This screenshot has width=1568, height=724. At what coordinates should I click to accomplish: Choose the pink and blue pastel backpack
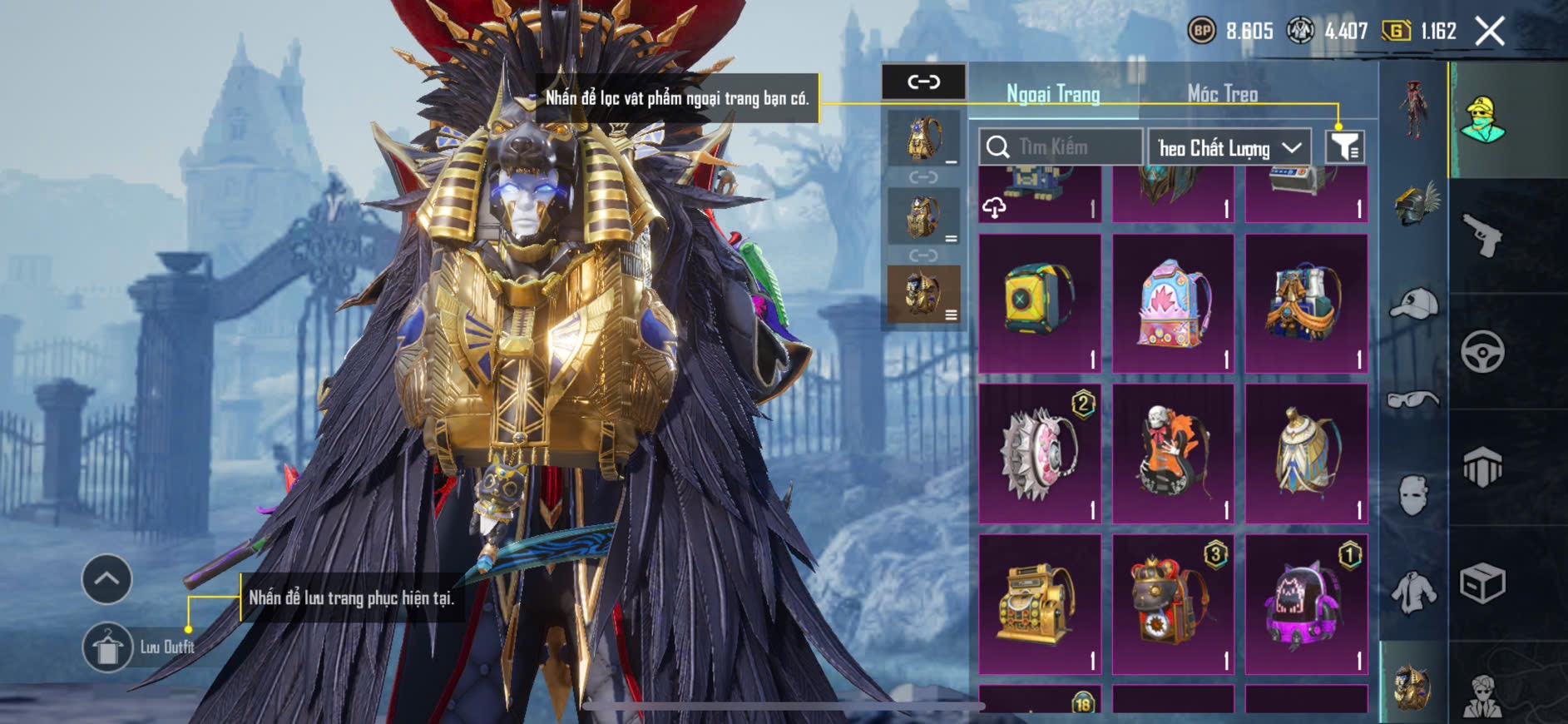(x=1173, y=303)
